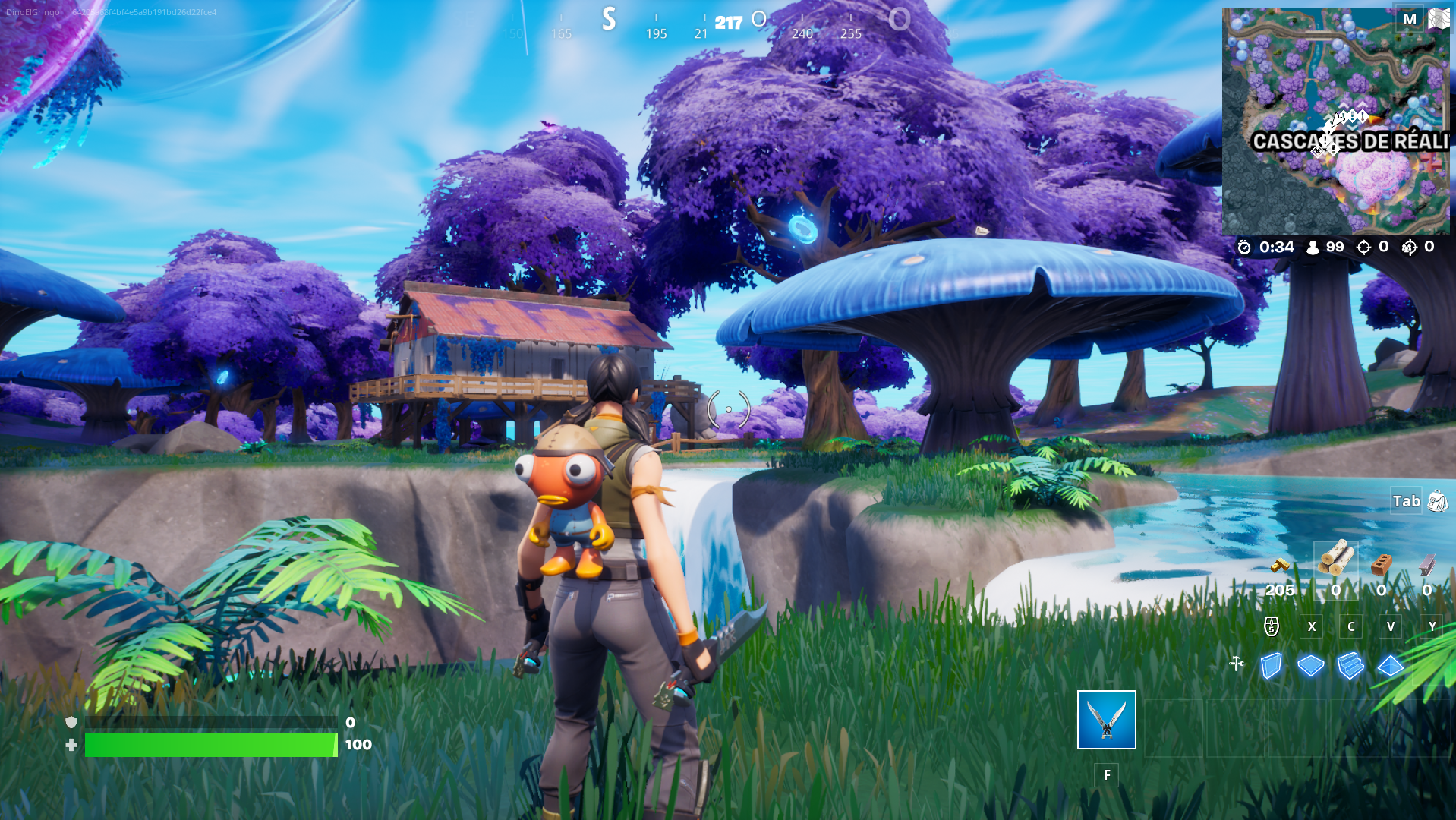Click the eliminations crosshair icon
The image size is (1456, 820).
pos(1366,247)
